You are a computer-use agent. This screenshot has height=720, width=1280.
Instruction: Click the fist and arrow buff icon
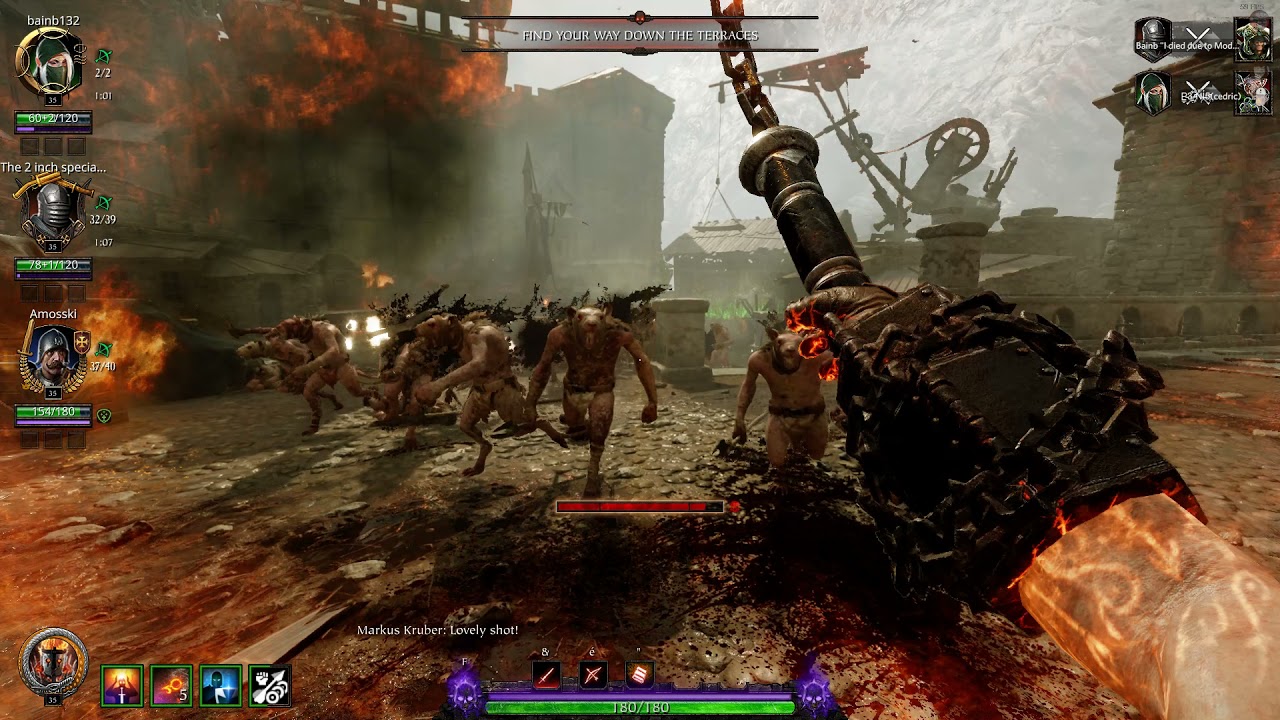(270, 686)
